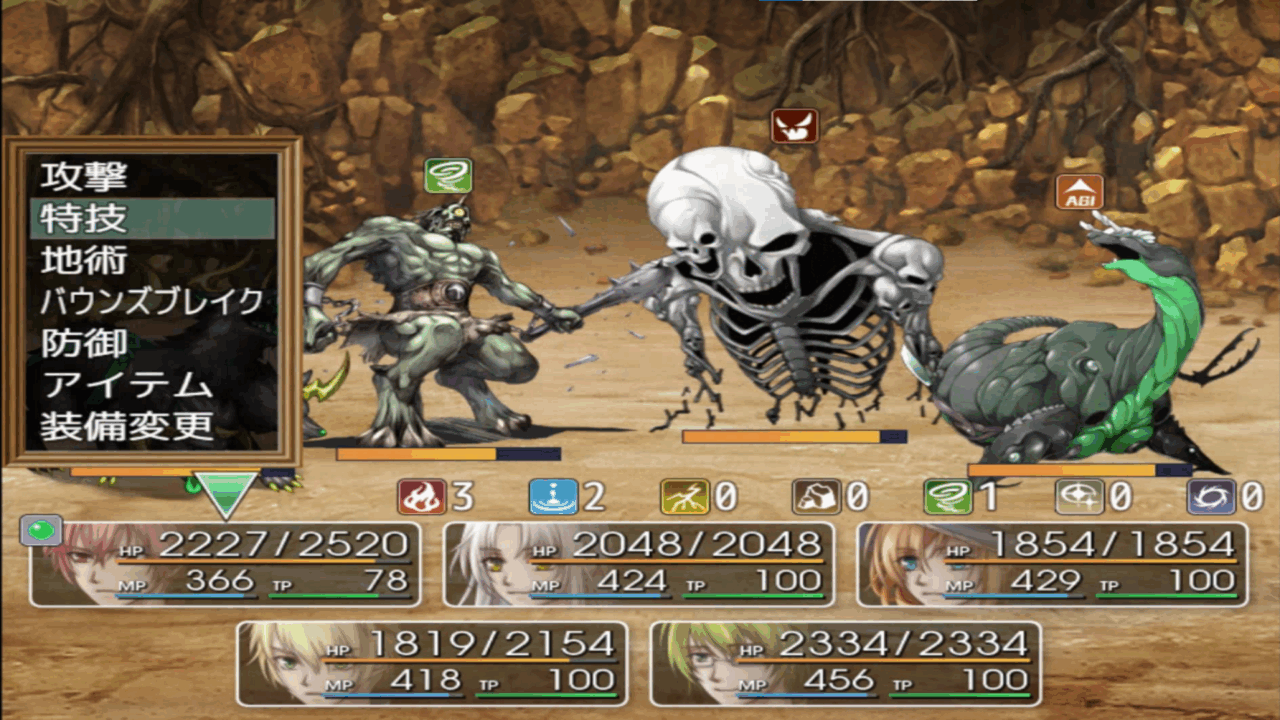
Task: Pick the white-haired character with 2048 HP
Action: click(x=639, y=564)
